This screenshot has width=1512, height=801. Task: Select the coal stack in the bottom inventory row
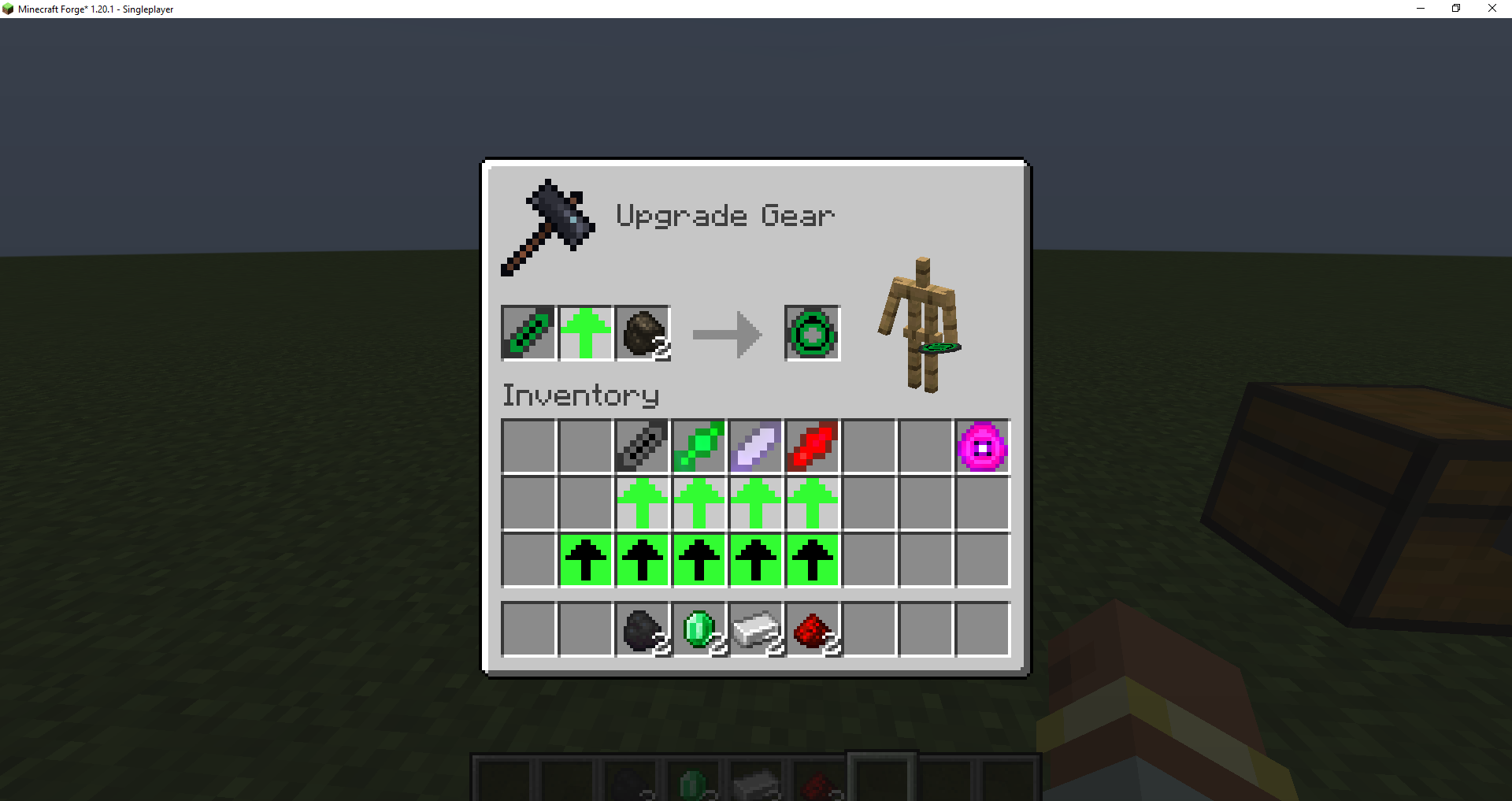click(x=642, y=628)
